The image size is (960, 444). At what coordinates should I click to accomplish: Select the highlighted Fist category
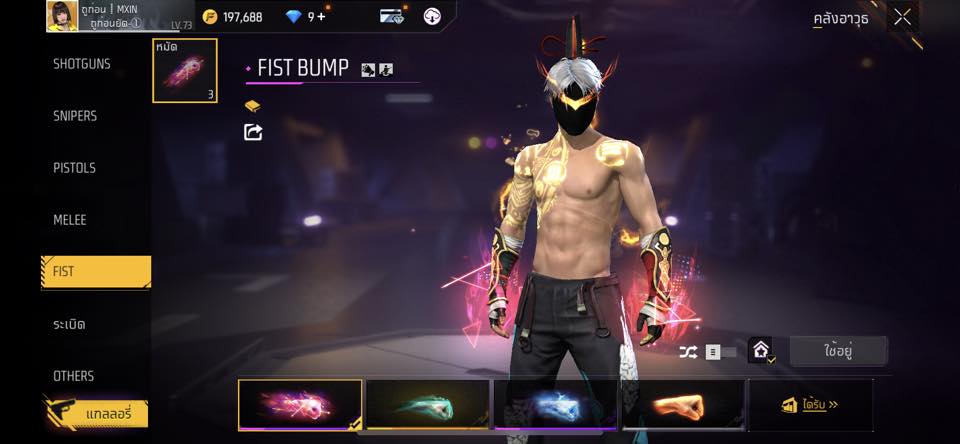coord(96,272)
